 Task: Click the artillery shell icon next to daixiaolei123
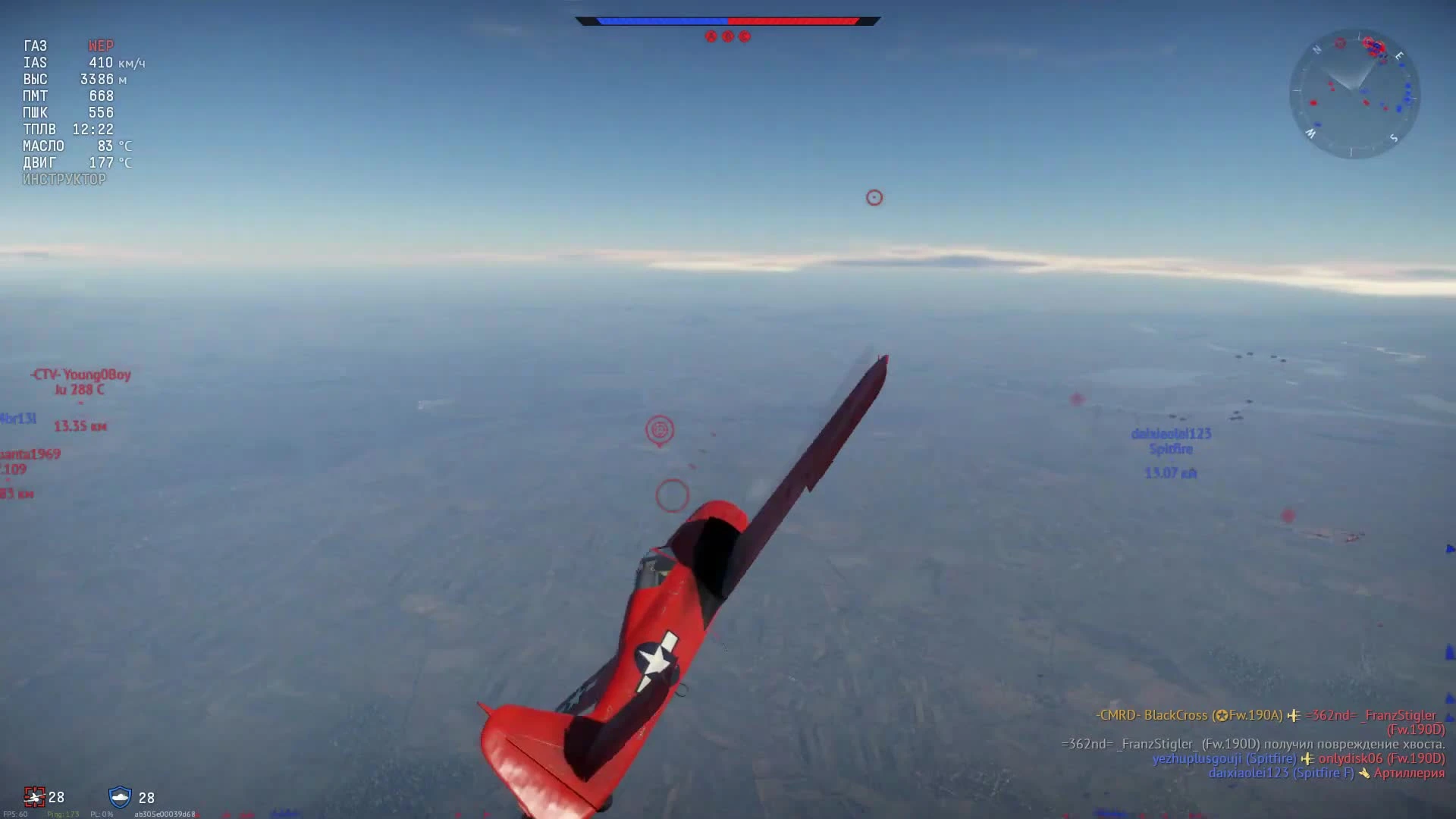pos(1364,773)
